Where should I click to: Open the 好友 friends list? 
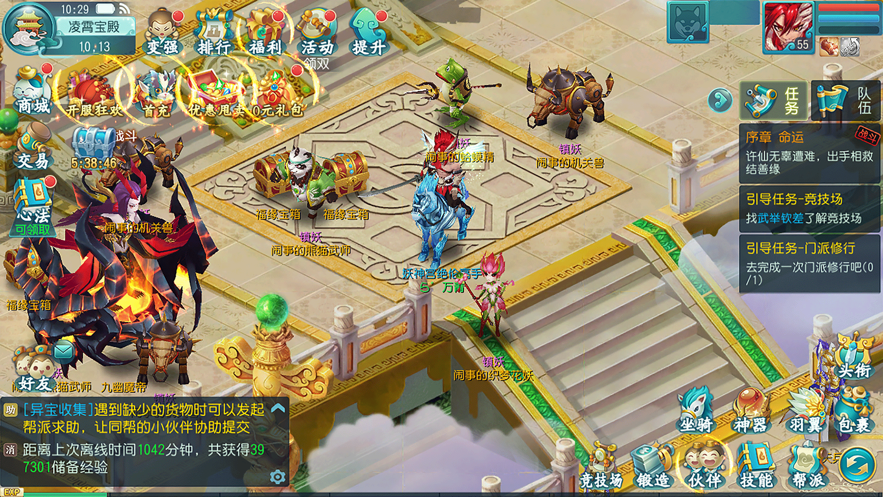pyautogui.click(x=34, y=368)
